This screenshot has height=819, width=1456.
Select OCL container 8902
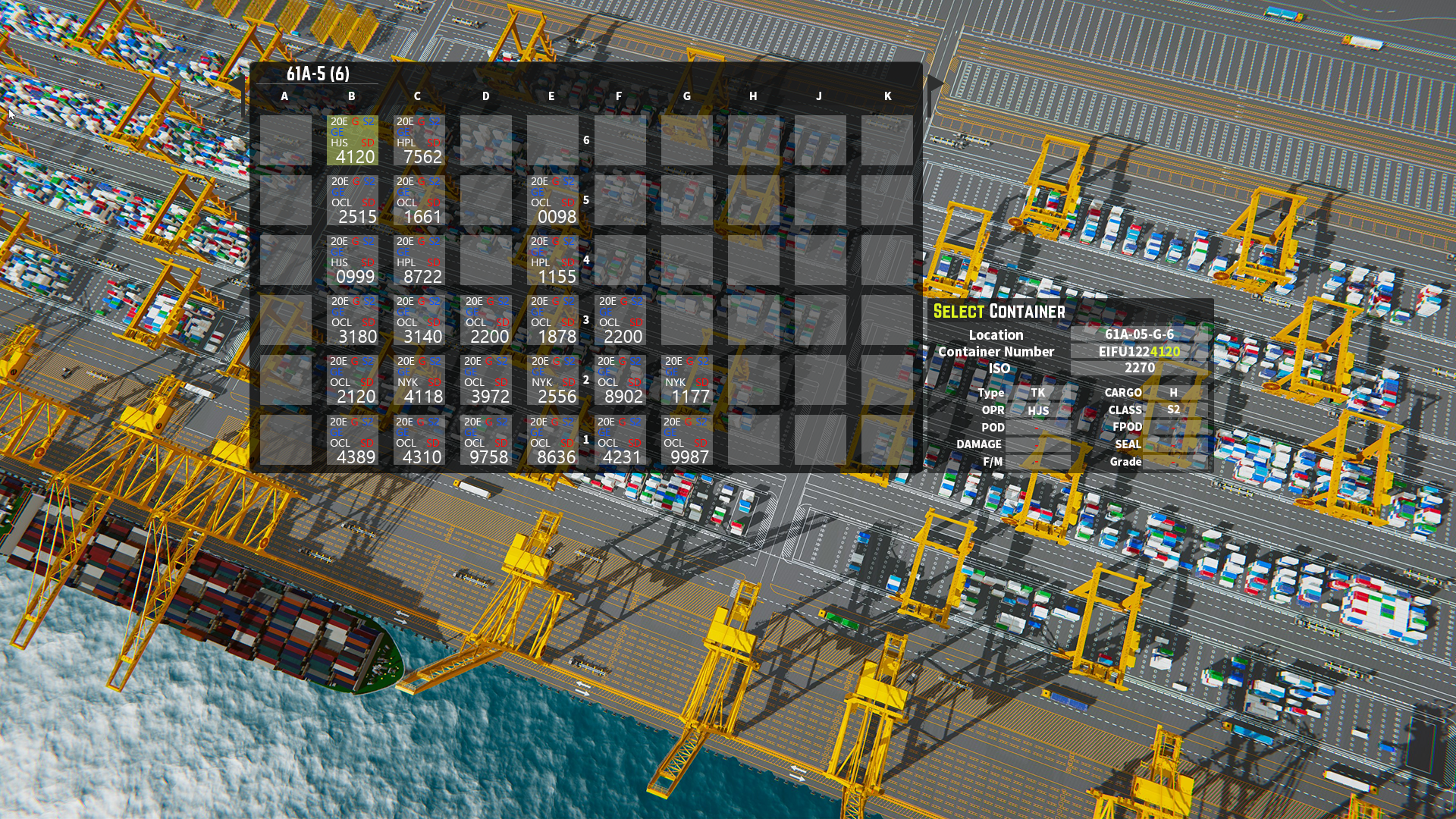620,380
